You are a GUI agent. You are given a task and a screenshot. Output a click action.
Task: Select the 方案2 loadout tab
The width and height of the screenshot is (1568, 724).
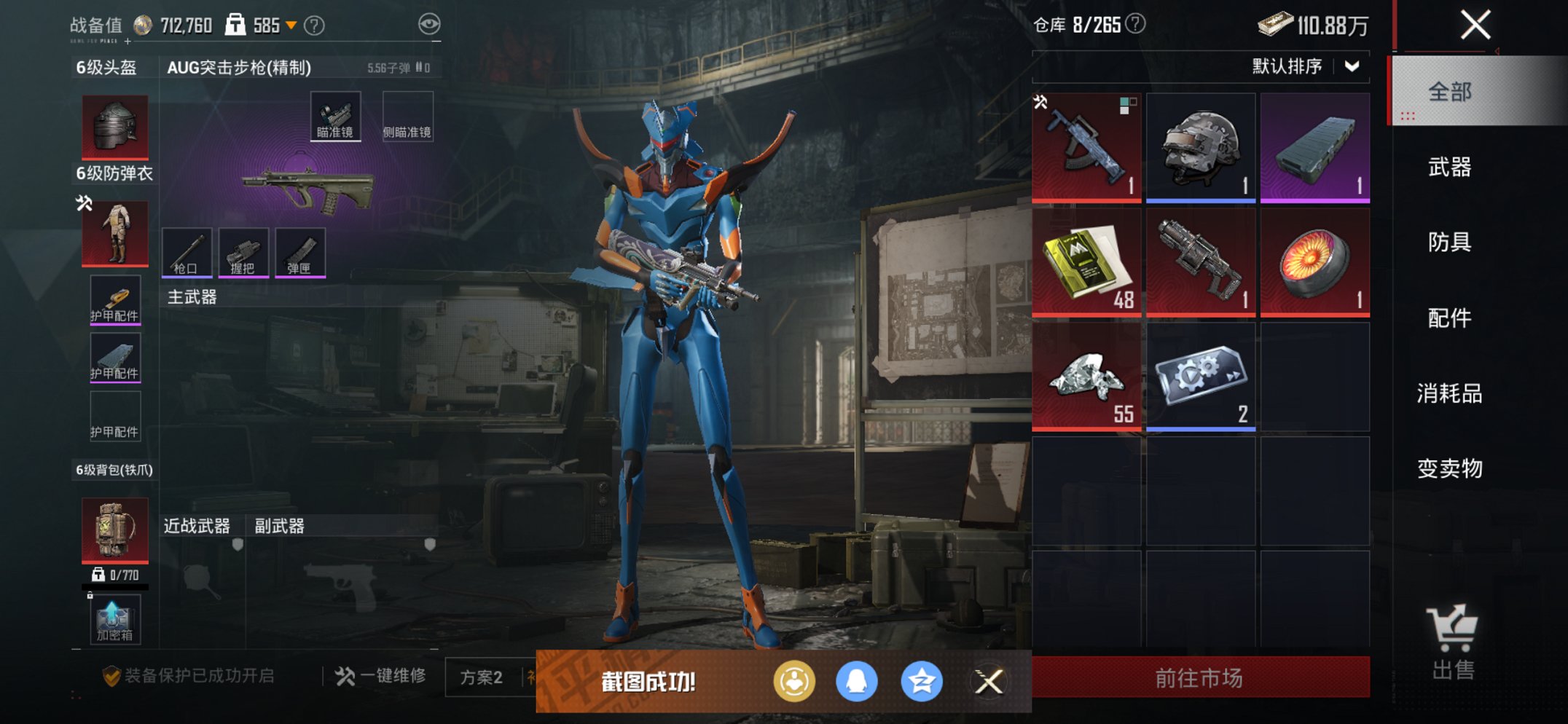click(482, 678)
